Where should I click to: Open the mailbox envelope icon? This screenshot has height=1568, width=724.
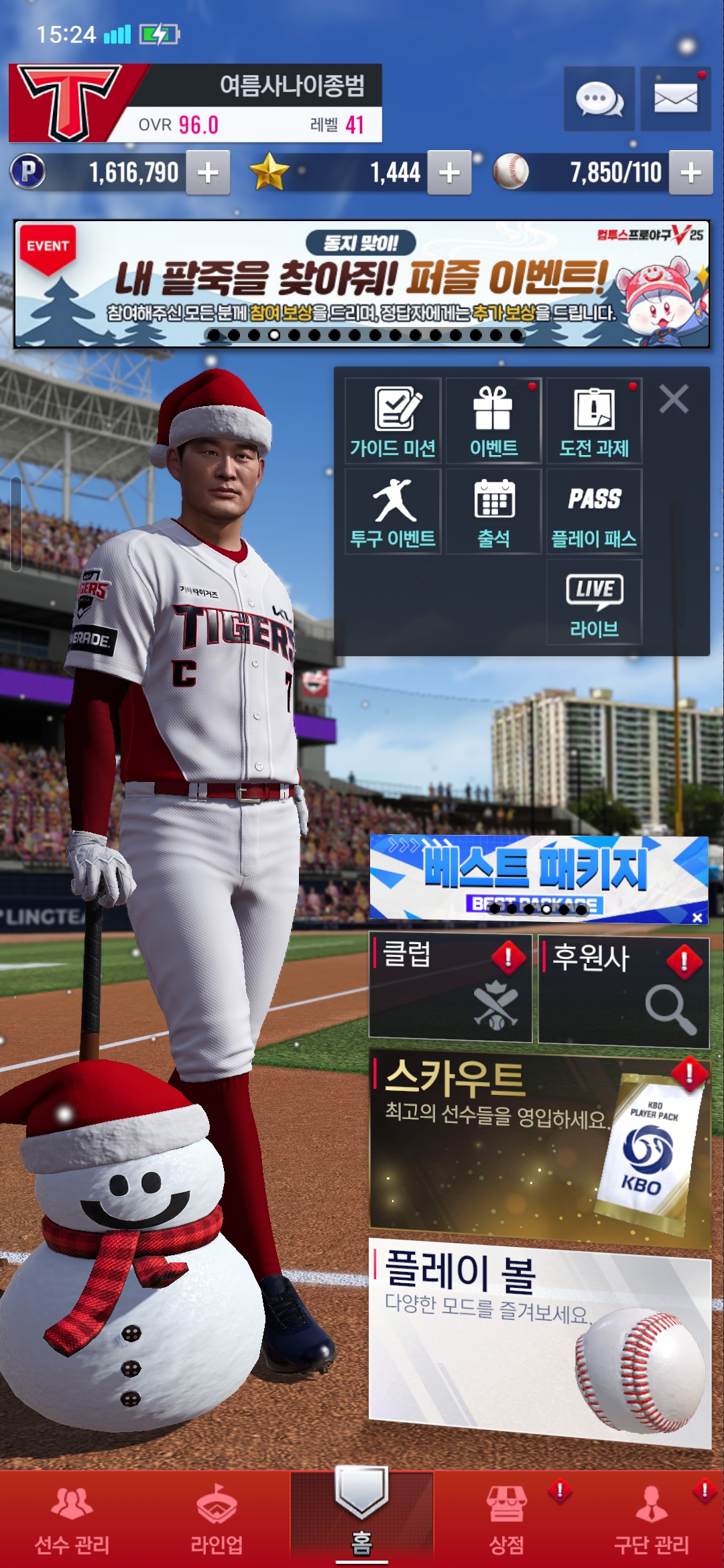[675, 99]
